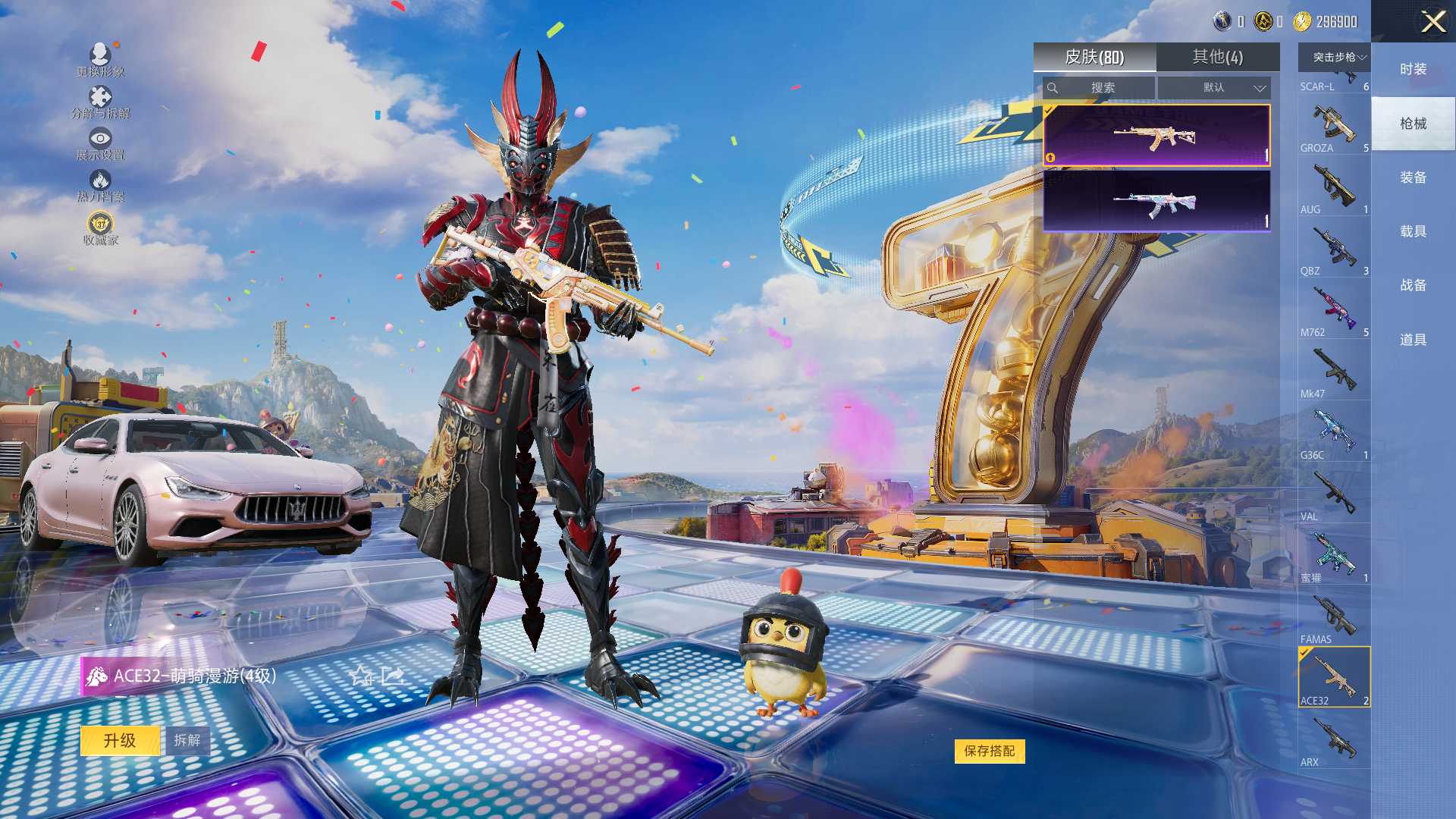Select the GROZA weapon in the list
This screenshot has width=1456, height=819.
coord(1334,126)
